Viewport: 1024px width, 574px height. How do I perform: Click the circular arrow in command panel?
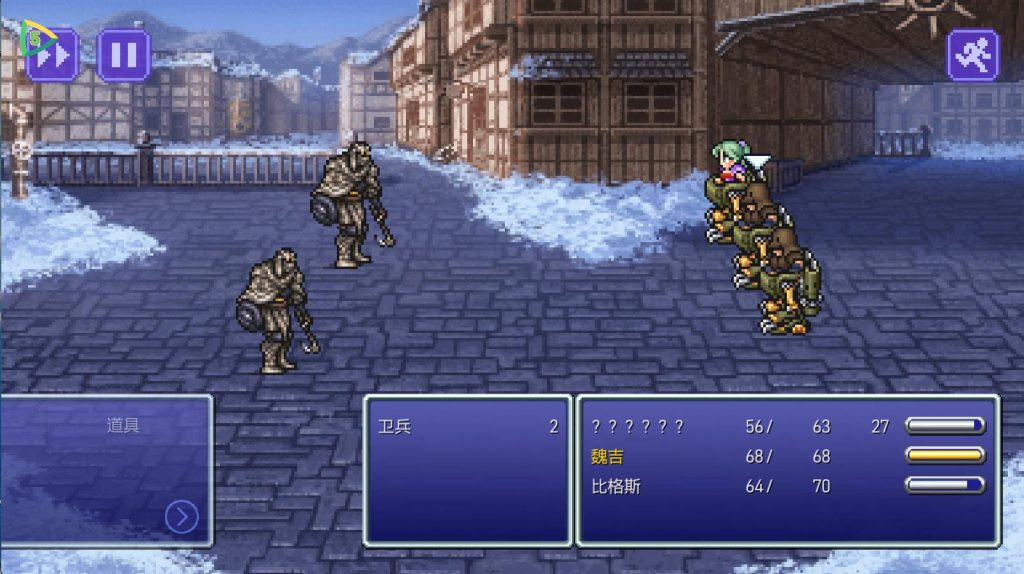point(181,516)
